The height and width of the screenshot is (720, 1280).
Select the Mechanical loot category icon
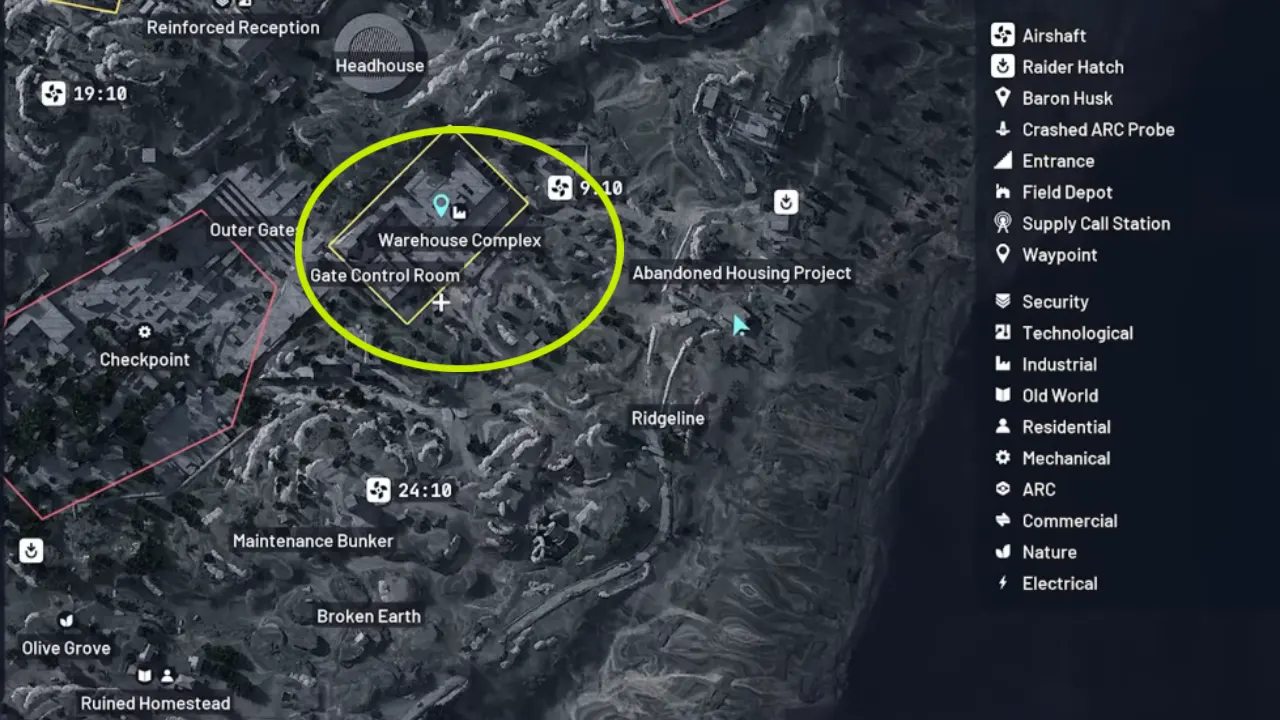[1003, 458]
